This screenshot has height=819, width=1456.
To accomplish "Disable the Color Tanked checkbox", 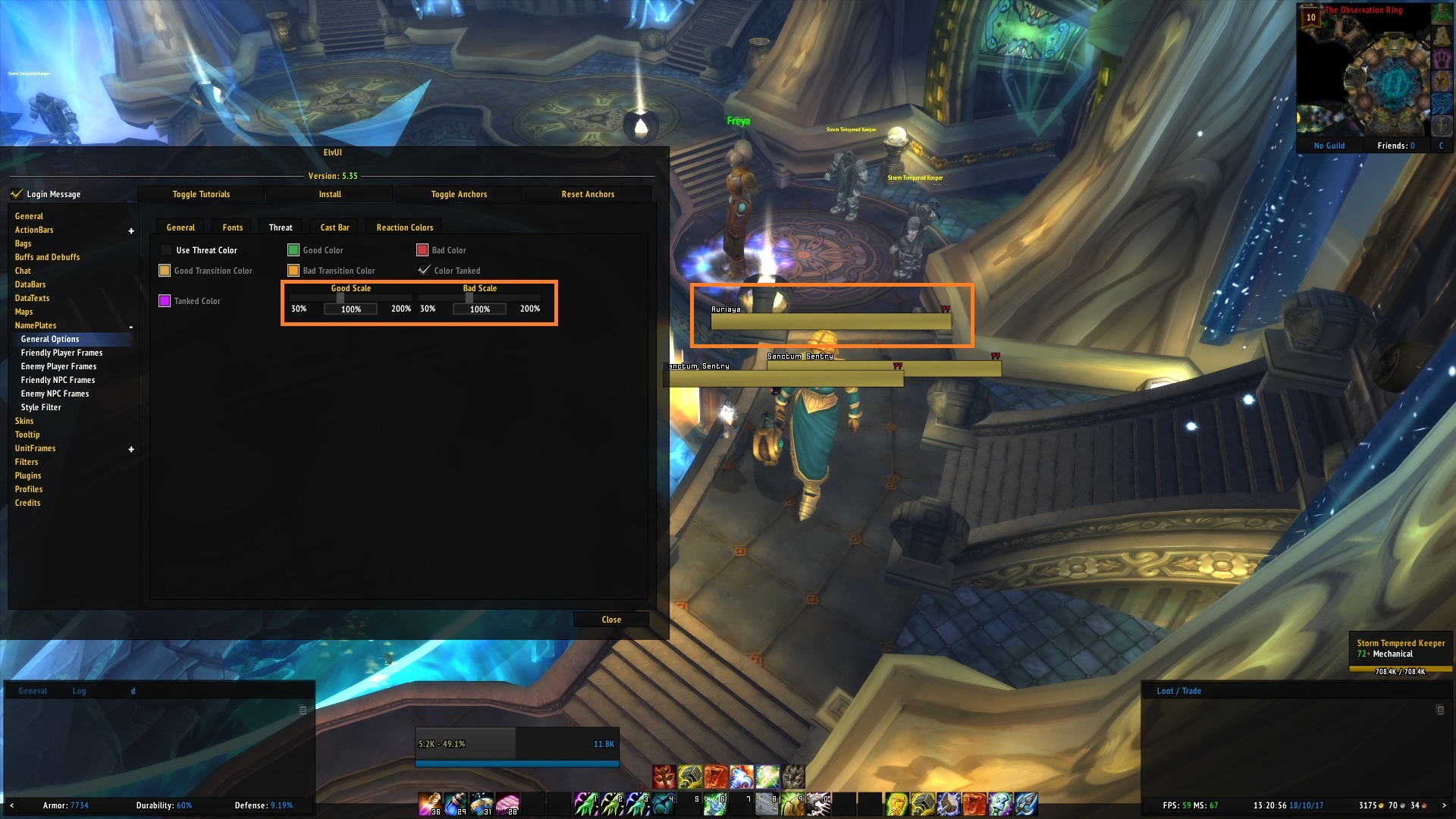I will tap(422, 270).
